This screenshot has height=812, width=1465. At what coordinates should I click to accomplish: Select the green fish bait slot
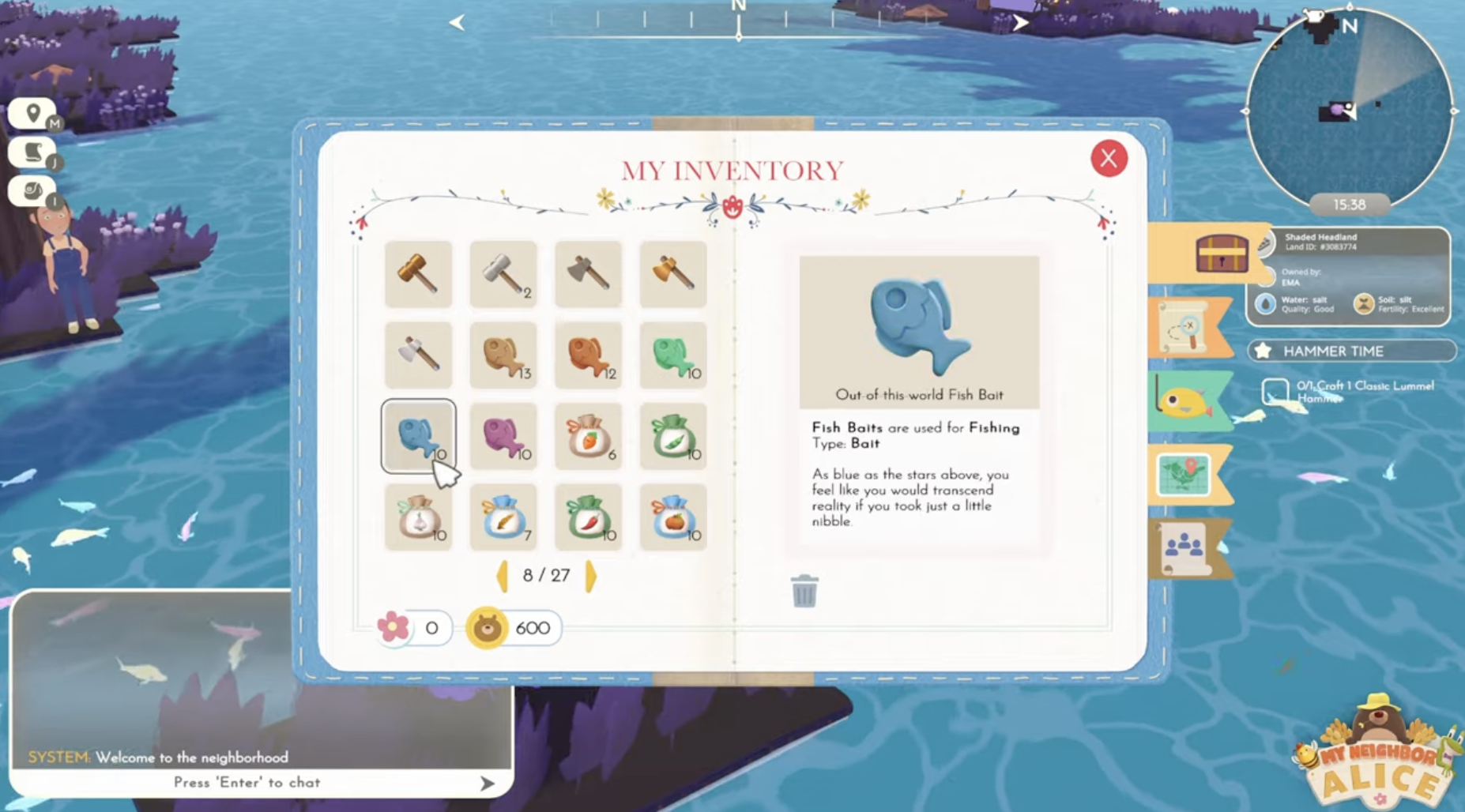coord(673,355)
